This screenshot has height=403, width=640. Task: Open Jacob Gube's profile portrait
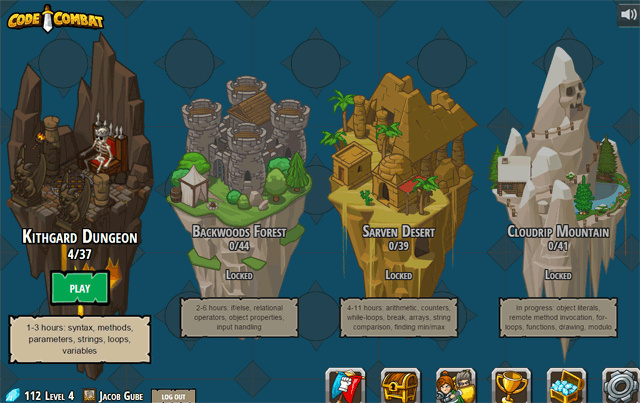[89, 396]
